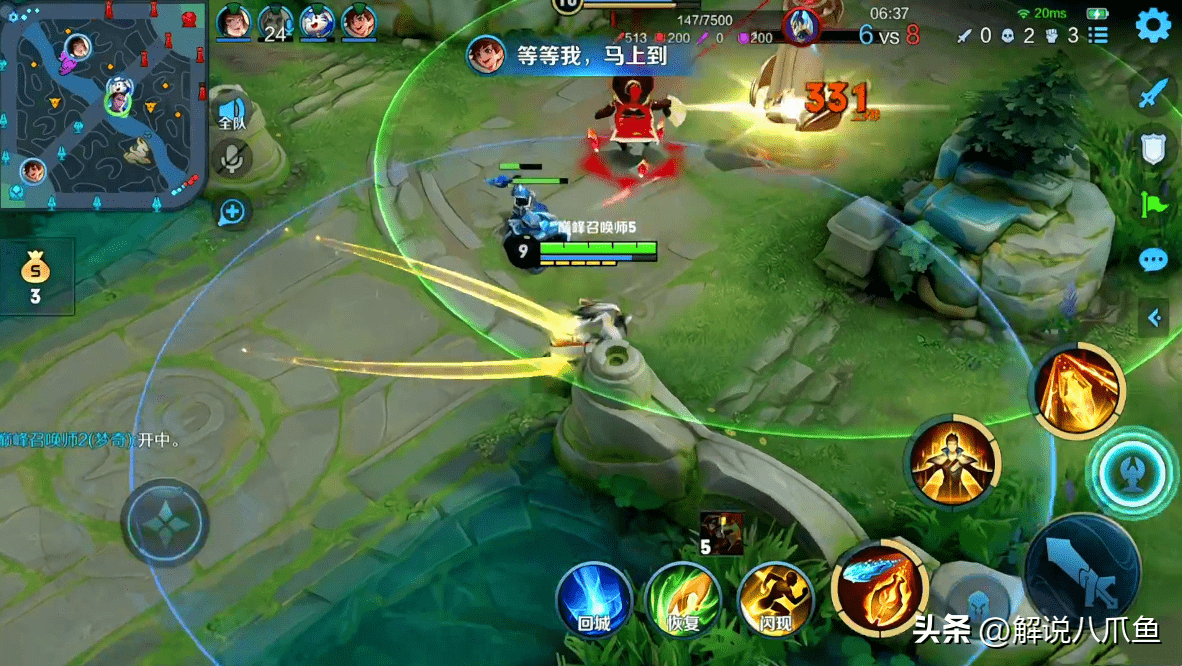The height and width of the screenshot is (666, 1182).
Task: Activate the flaming blade skill
Action: pos(880,589)
